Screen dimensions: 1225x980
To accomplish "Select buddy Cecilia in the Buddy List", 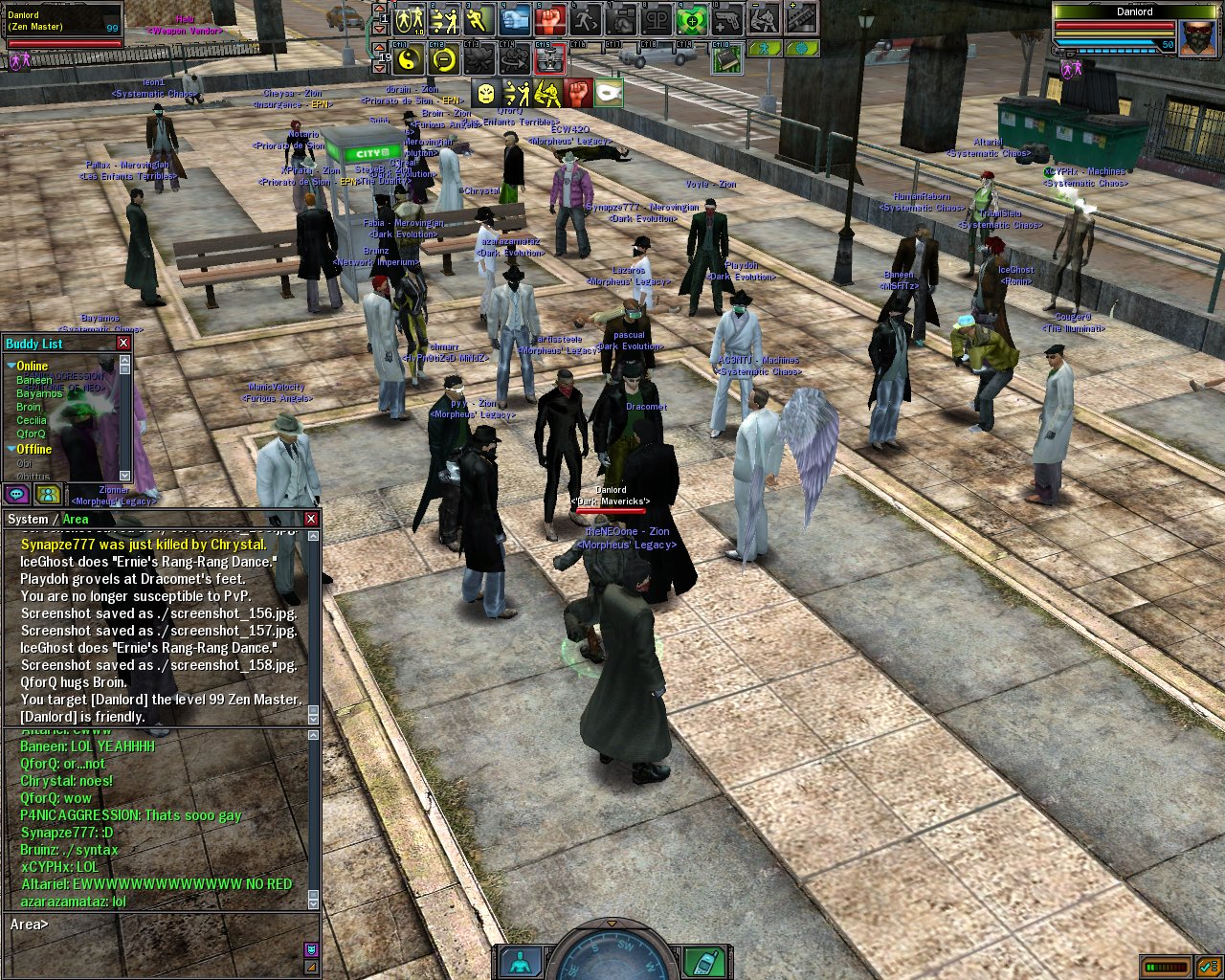I will pyautogui.click(x=32, y=420).
